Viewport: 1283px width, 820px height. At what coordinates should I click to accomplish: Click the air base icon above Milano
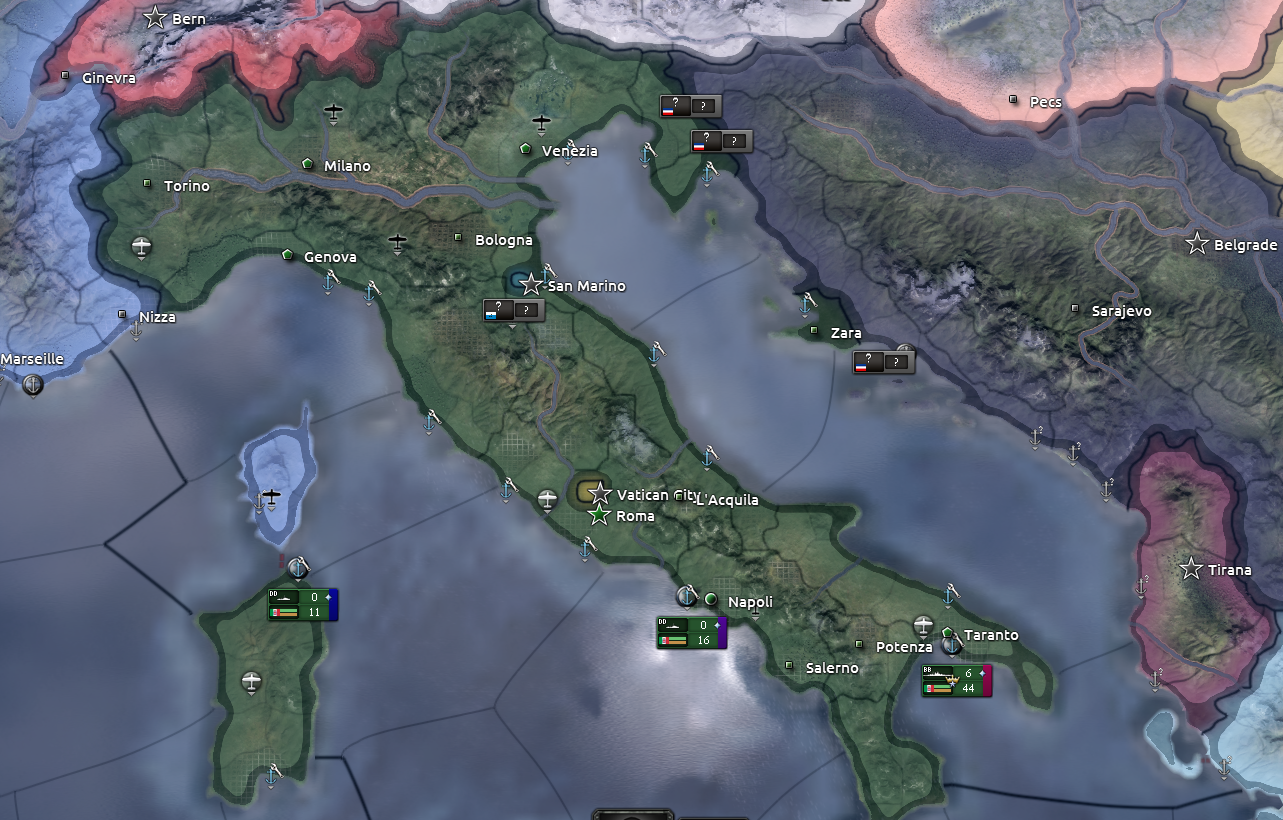point(331,110)
